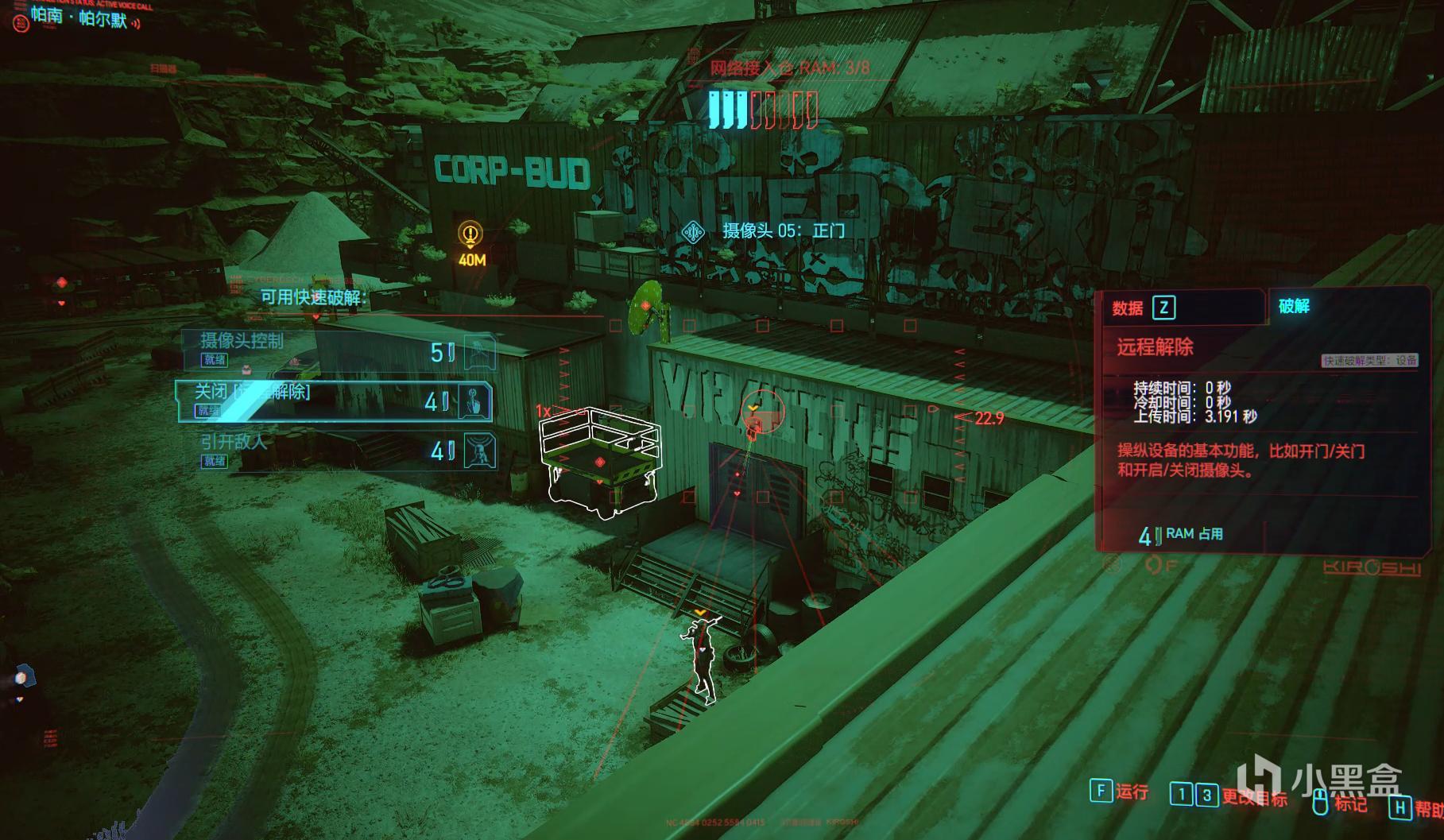Open the 破解 tab
Screen dimensions: 1444x840
coord(1294,306)
